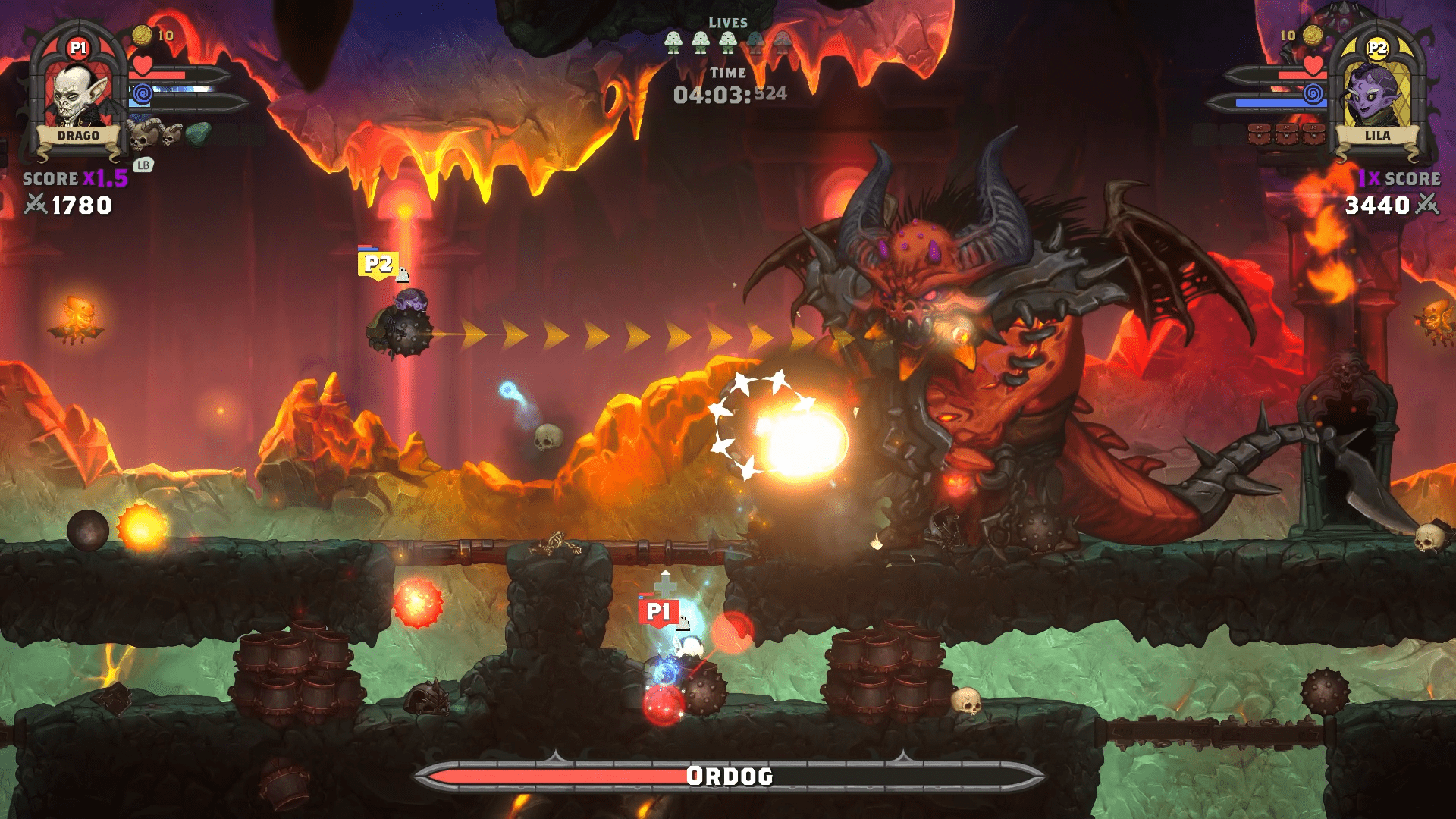Viewport: 1456px width, 819px height.
Task: Select the large horned skull item
Action: click(143, 134)
